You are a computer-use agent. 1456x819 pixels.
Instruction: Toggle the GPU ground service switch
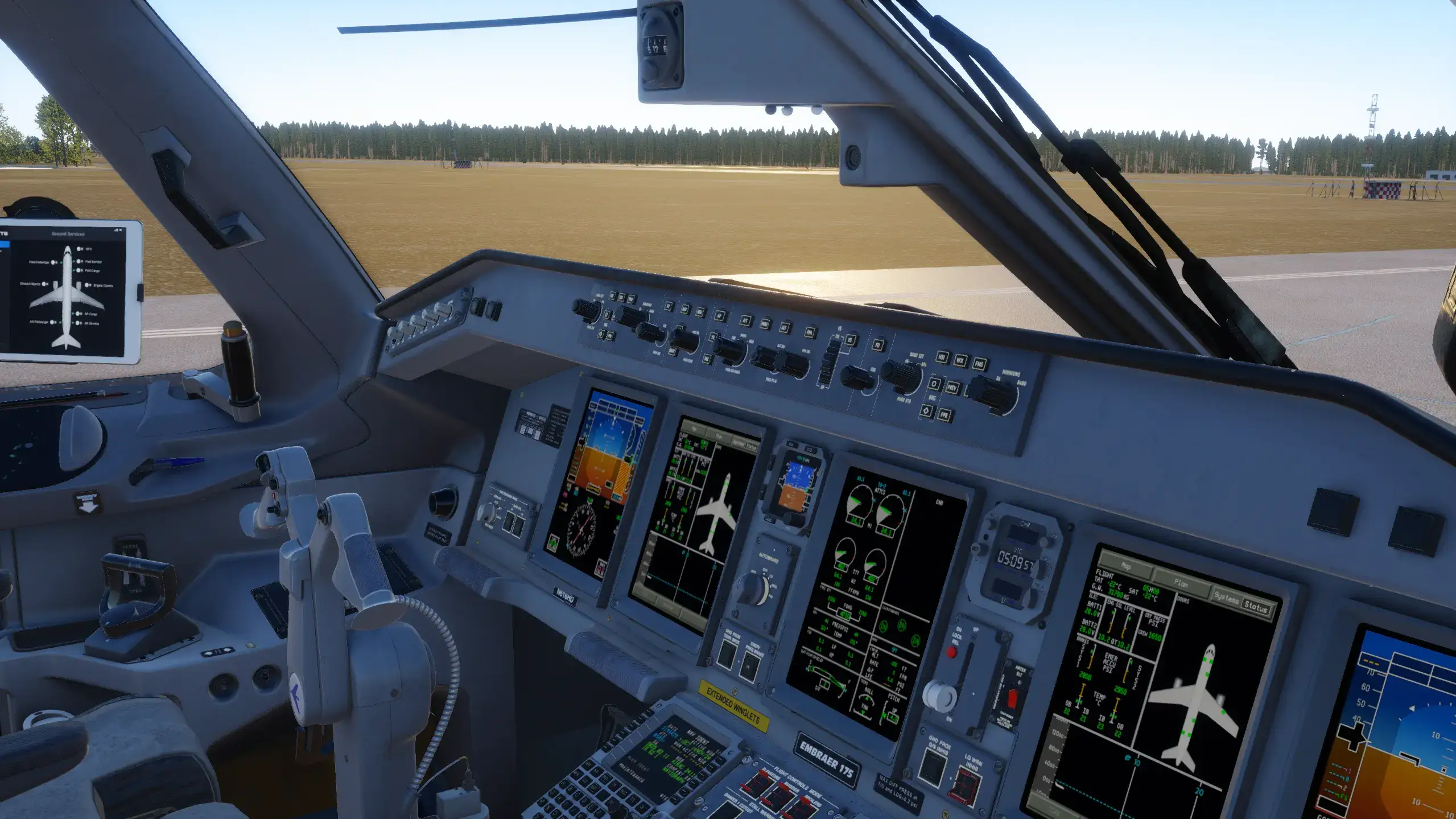80,249
